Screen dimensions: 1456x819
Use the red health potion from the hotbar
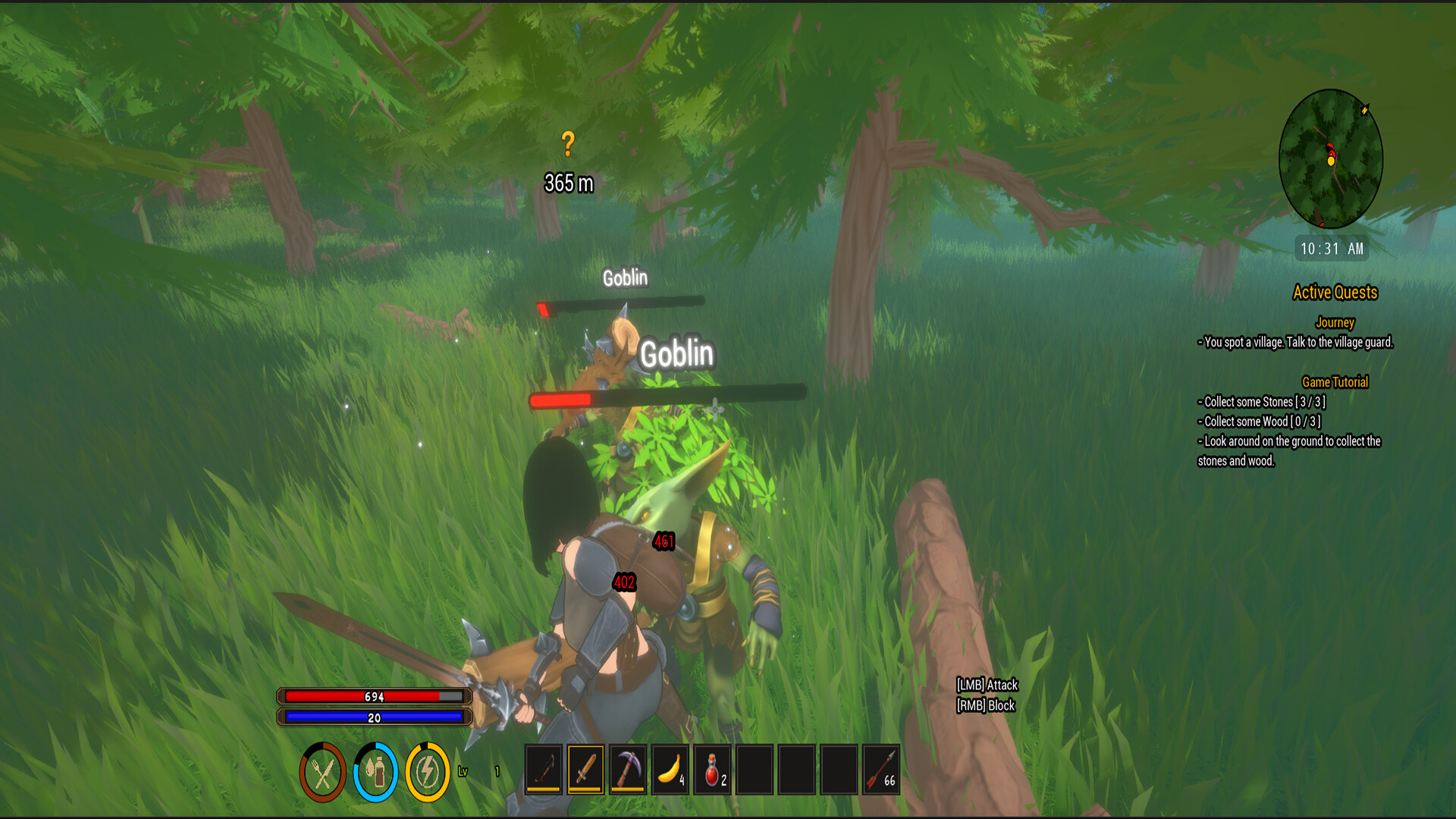coord(711,770)
